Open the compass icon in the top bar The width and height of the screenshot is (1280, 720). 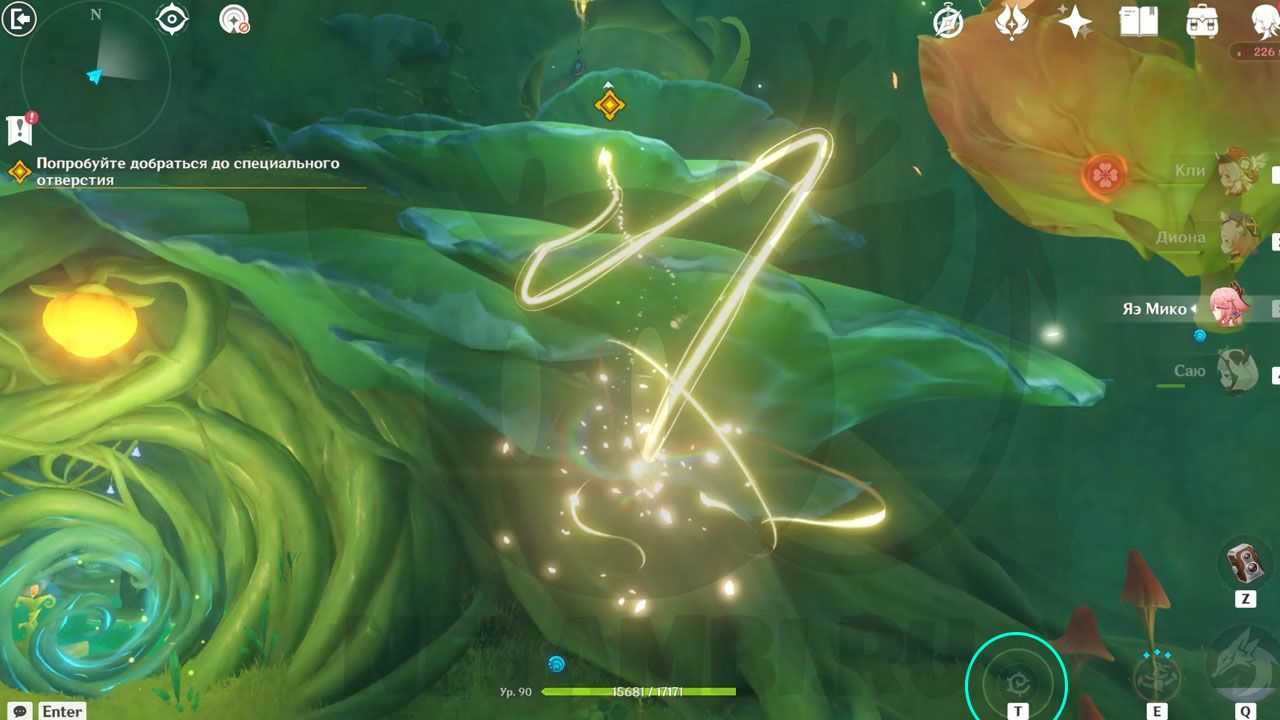[x=948, y=22]
